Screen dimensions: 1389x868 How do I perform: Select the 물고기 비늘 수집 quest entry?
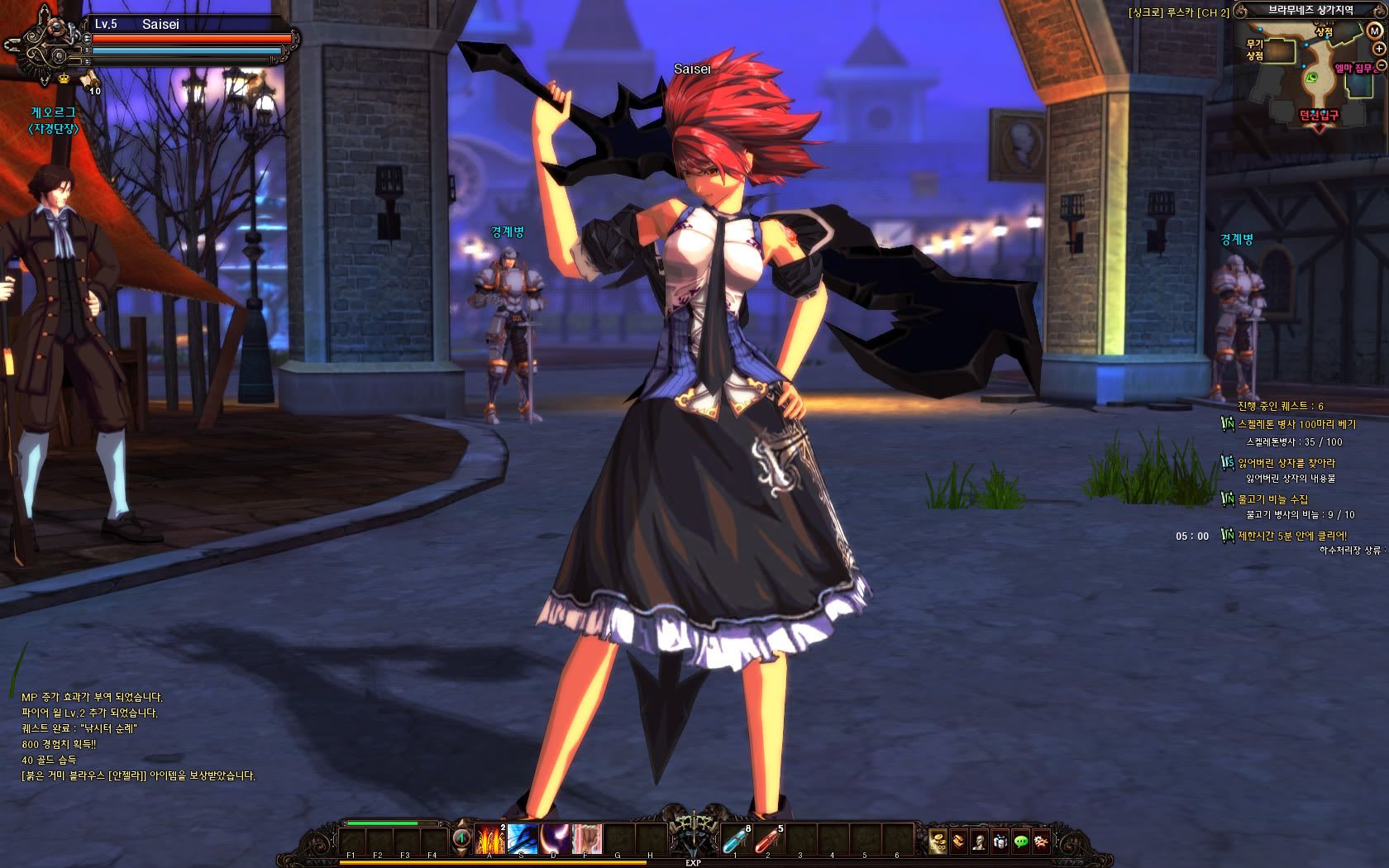coord(1273,499)
